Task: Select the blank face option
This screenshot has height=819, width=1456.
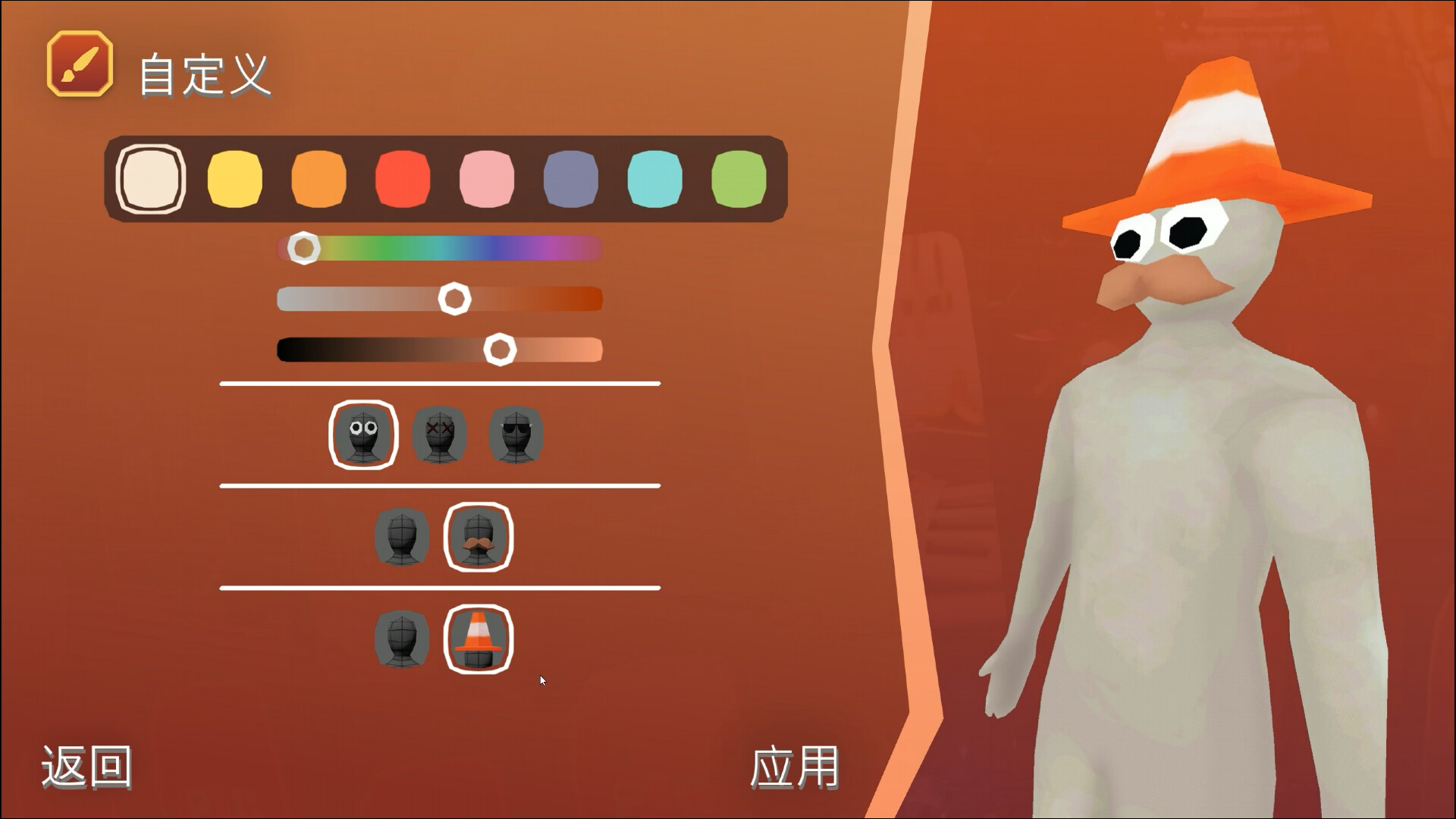Action: [x=517, y=434]
